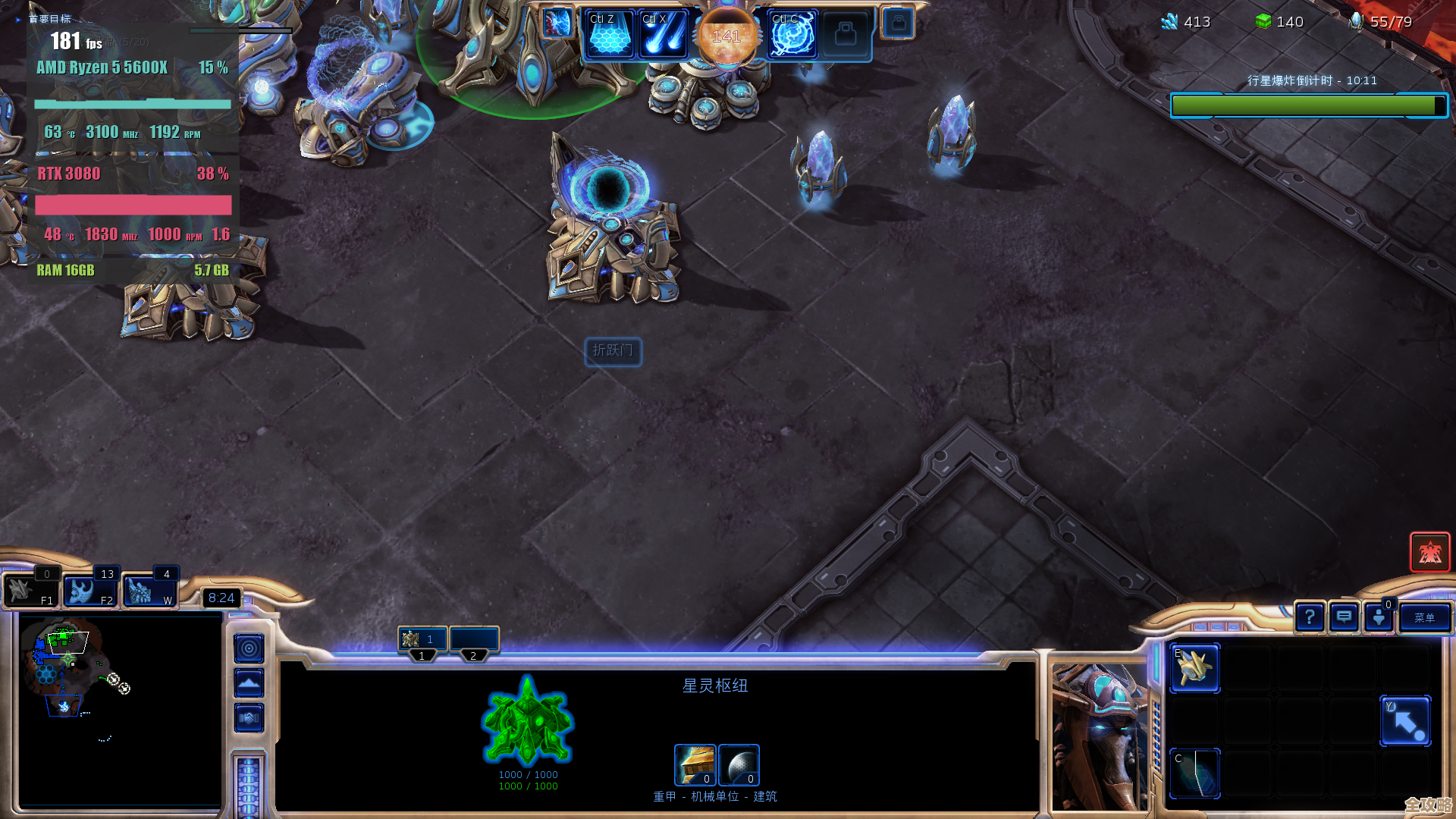Click the red Terran emblem alert button

click(1429, 552)
